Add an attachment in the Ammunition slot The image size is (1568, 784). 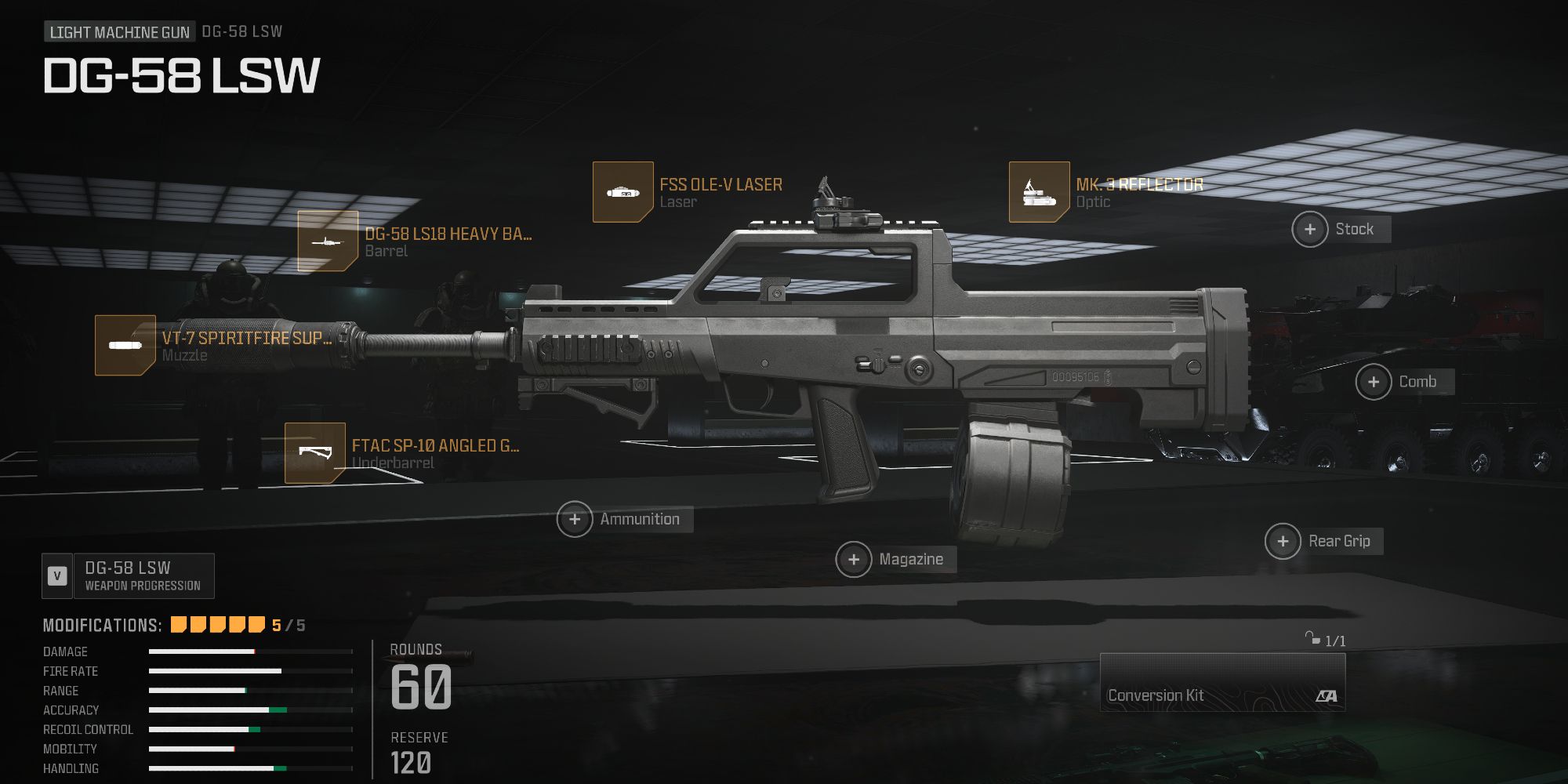[x=576, y=519]
